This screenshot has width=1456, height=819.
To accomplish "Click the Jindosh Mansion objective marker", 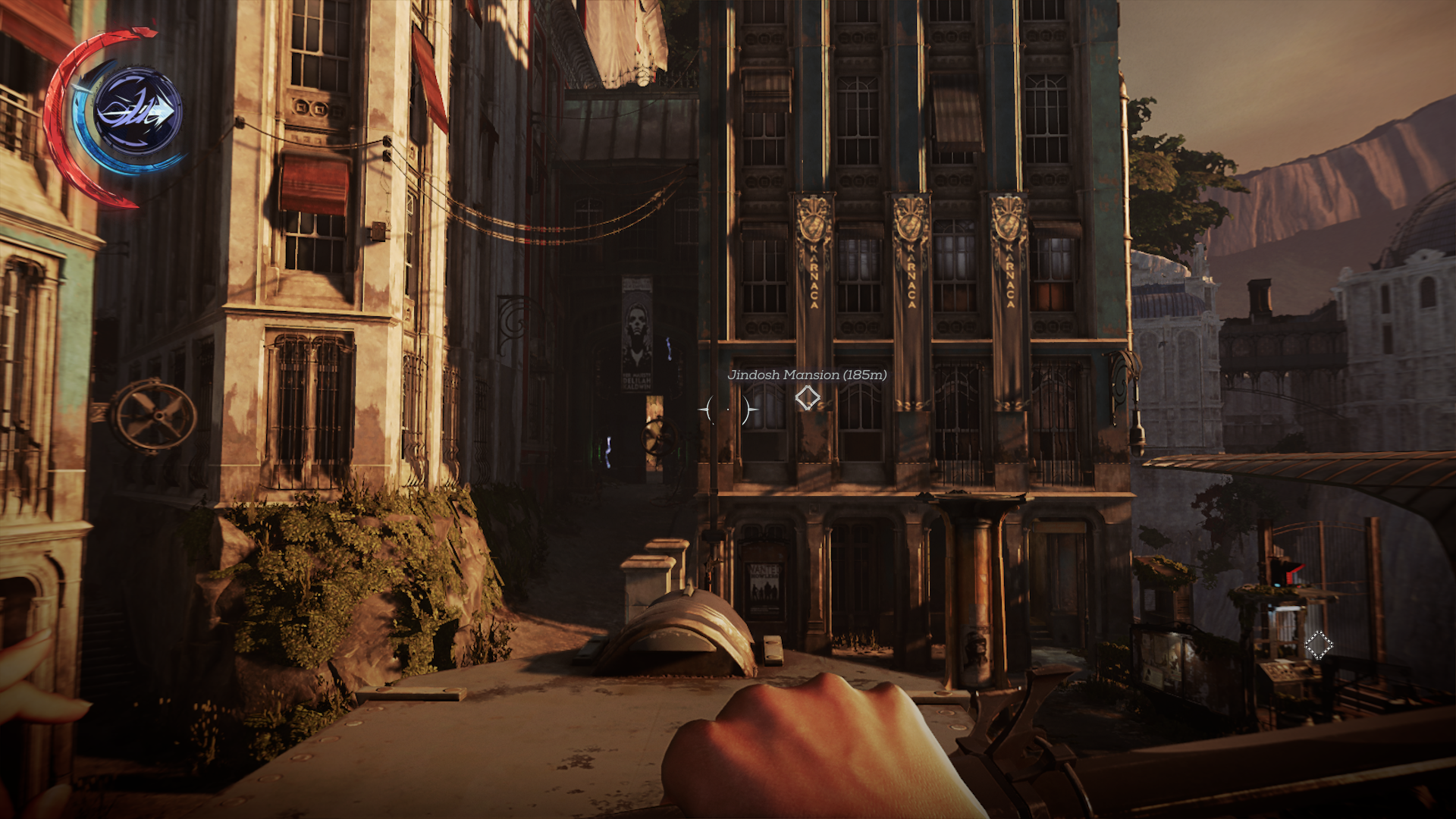I will pyautogui.click(x=807, y=397).
